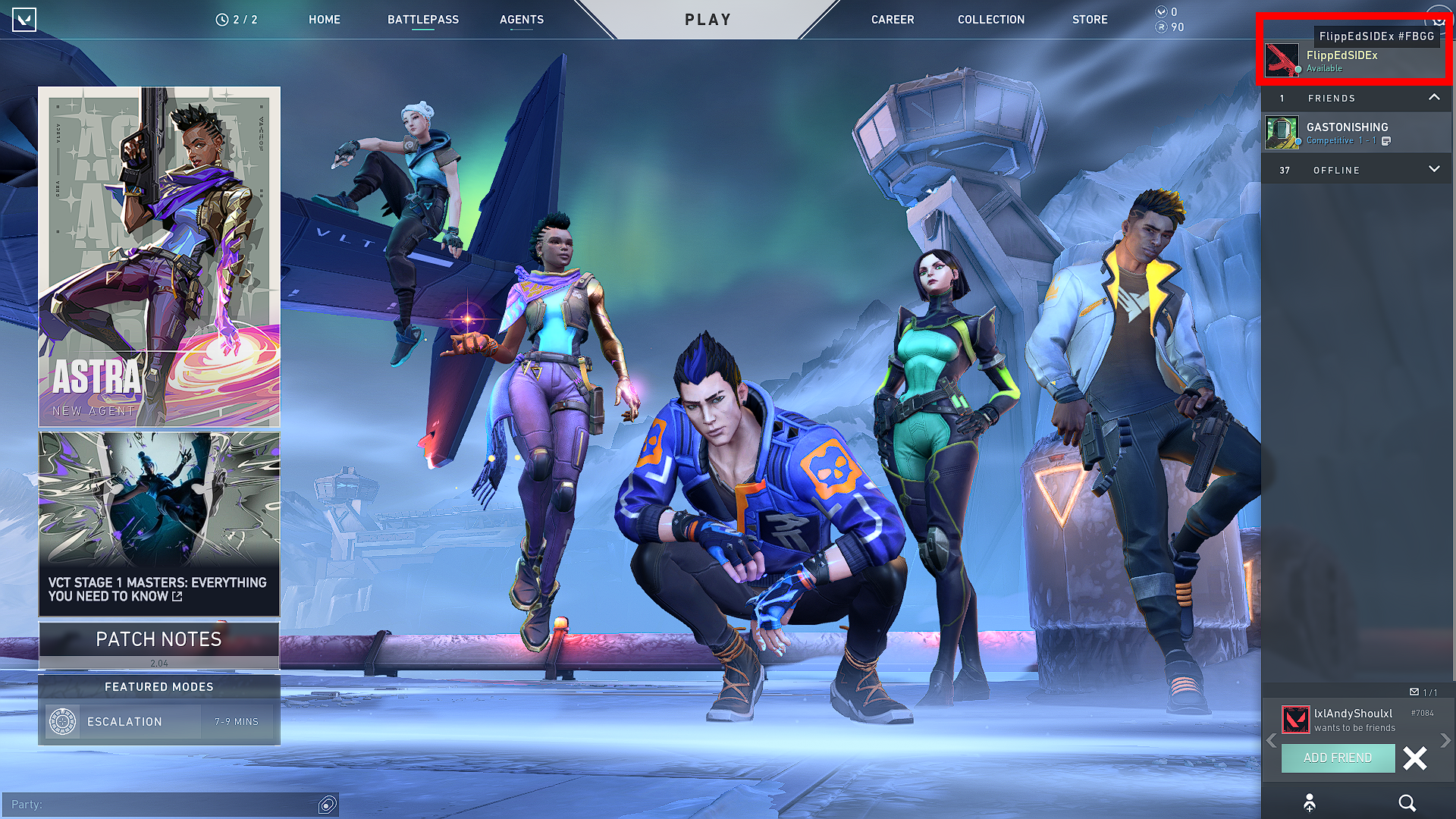Open the friend search magnifier

(x=1407, y=803)
